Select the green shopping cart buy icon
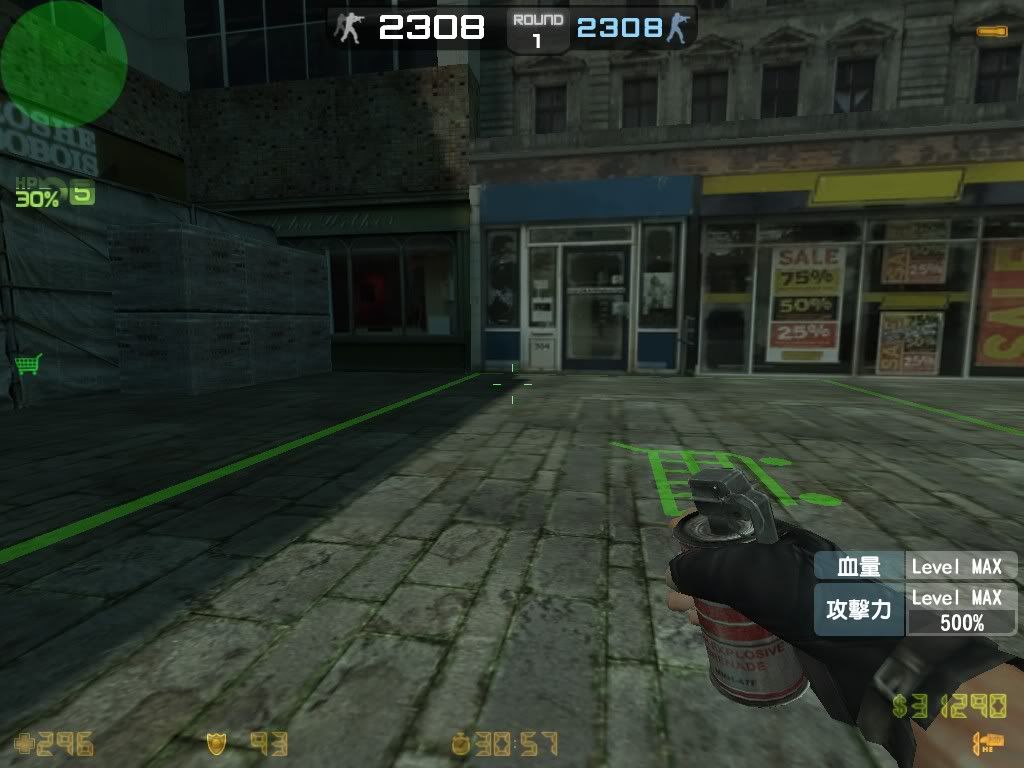Screen dimensions: 1024x768 (x=28, y=363)
